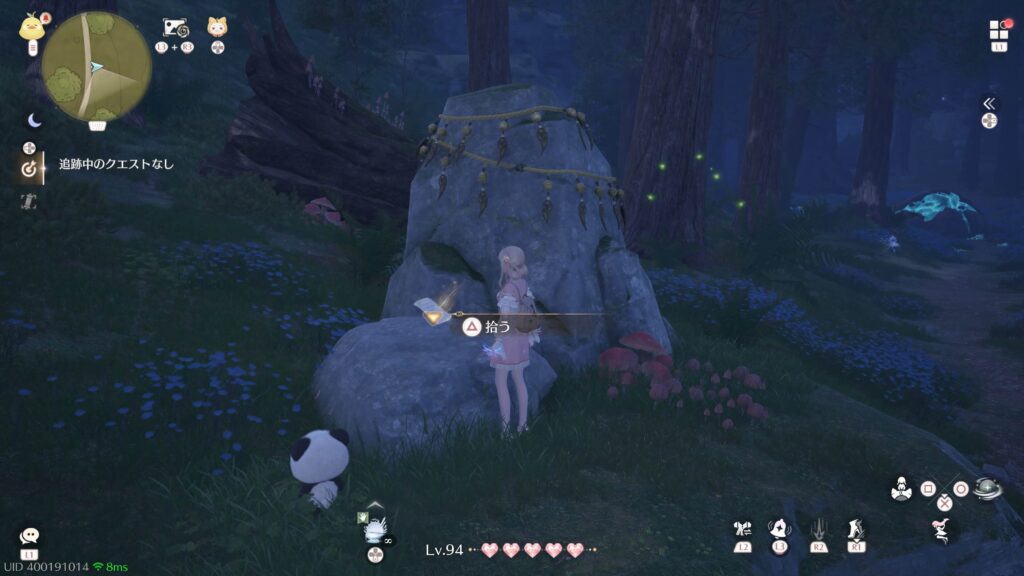
Task: Open the camera photo mode icon
Action: tap(174, 28)
